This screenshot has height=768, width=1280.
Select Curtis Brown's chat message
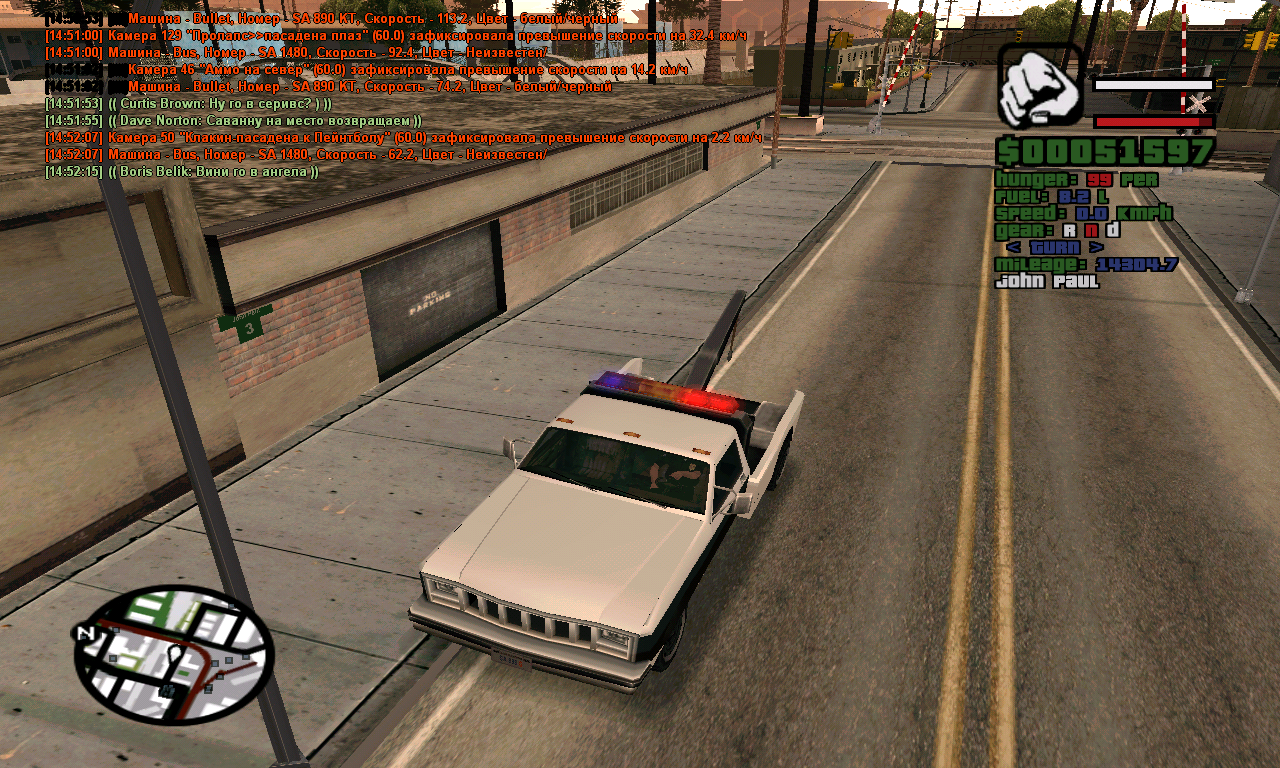click(188, 104)
